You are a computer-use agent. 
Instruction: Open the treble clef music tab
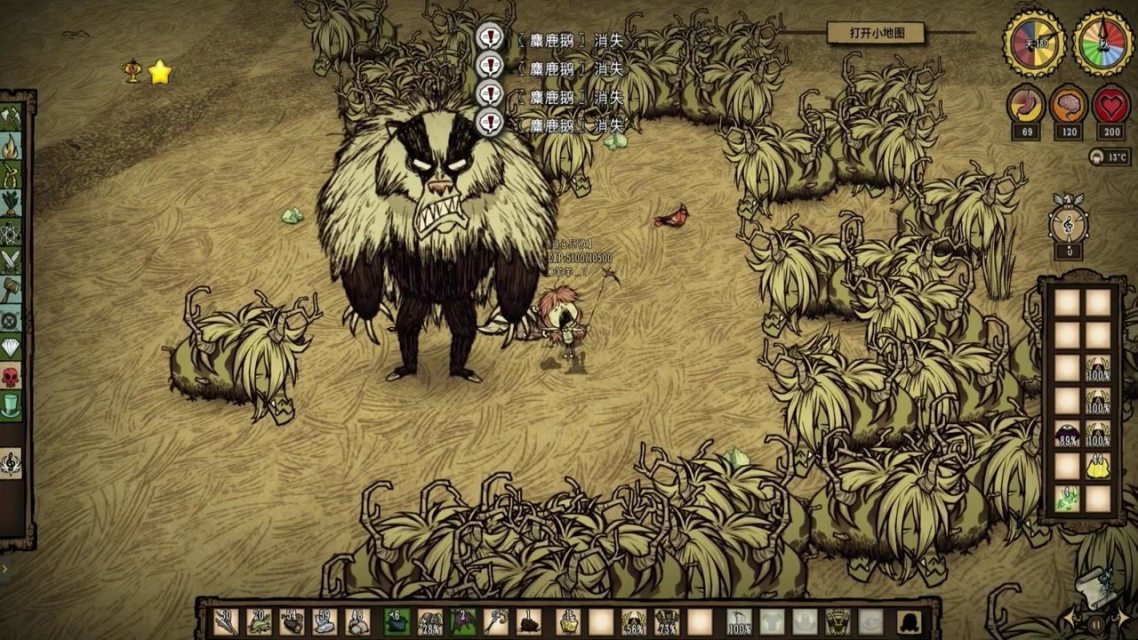tap(11, 463)
